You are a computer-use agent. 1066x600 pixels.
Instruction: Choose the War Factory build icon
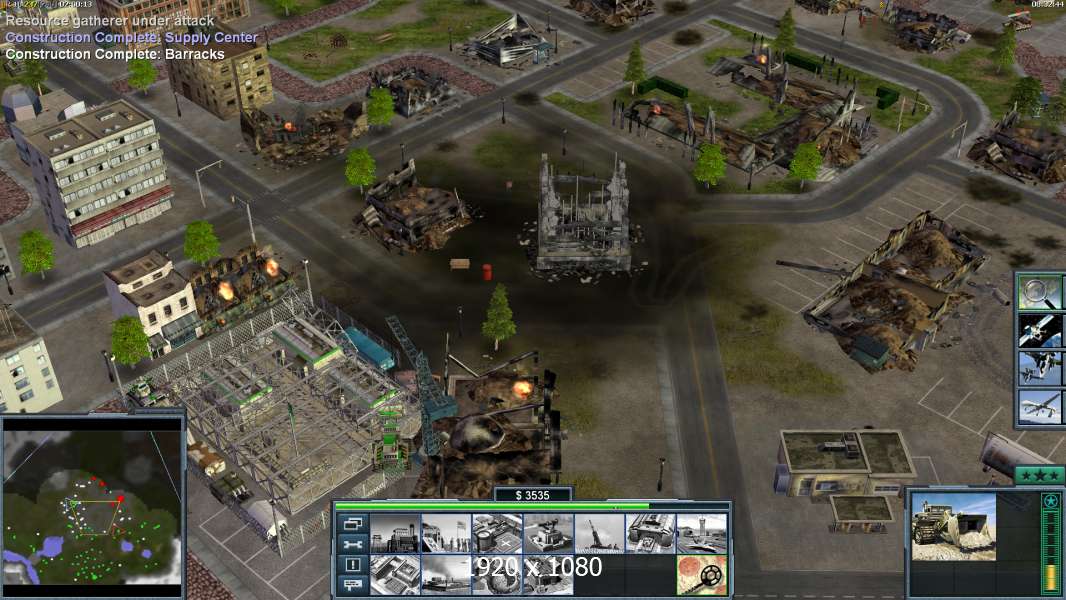tap(650, 534)
